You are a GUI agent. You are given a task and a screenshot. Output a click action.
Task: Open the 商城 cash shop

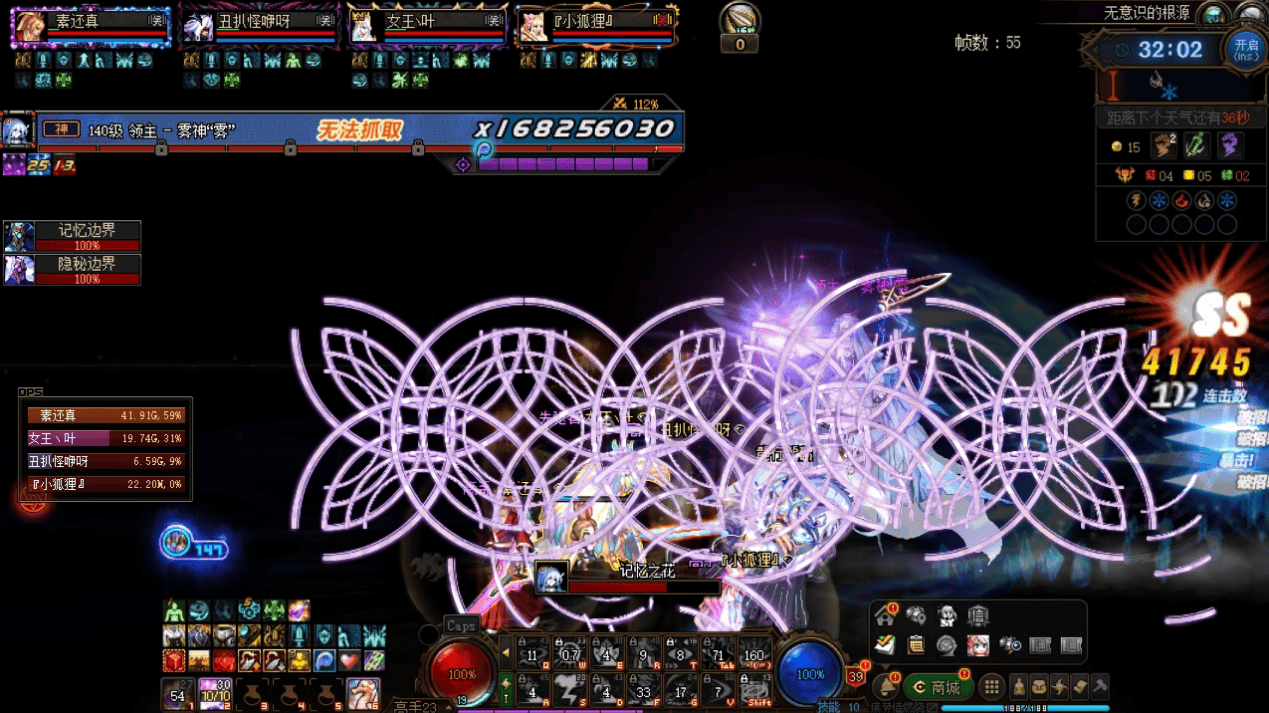(938, 688)
